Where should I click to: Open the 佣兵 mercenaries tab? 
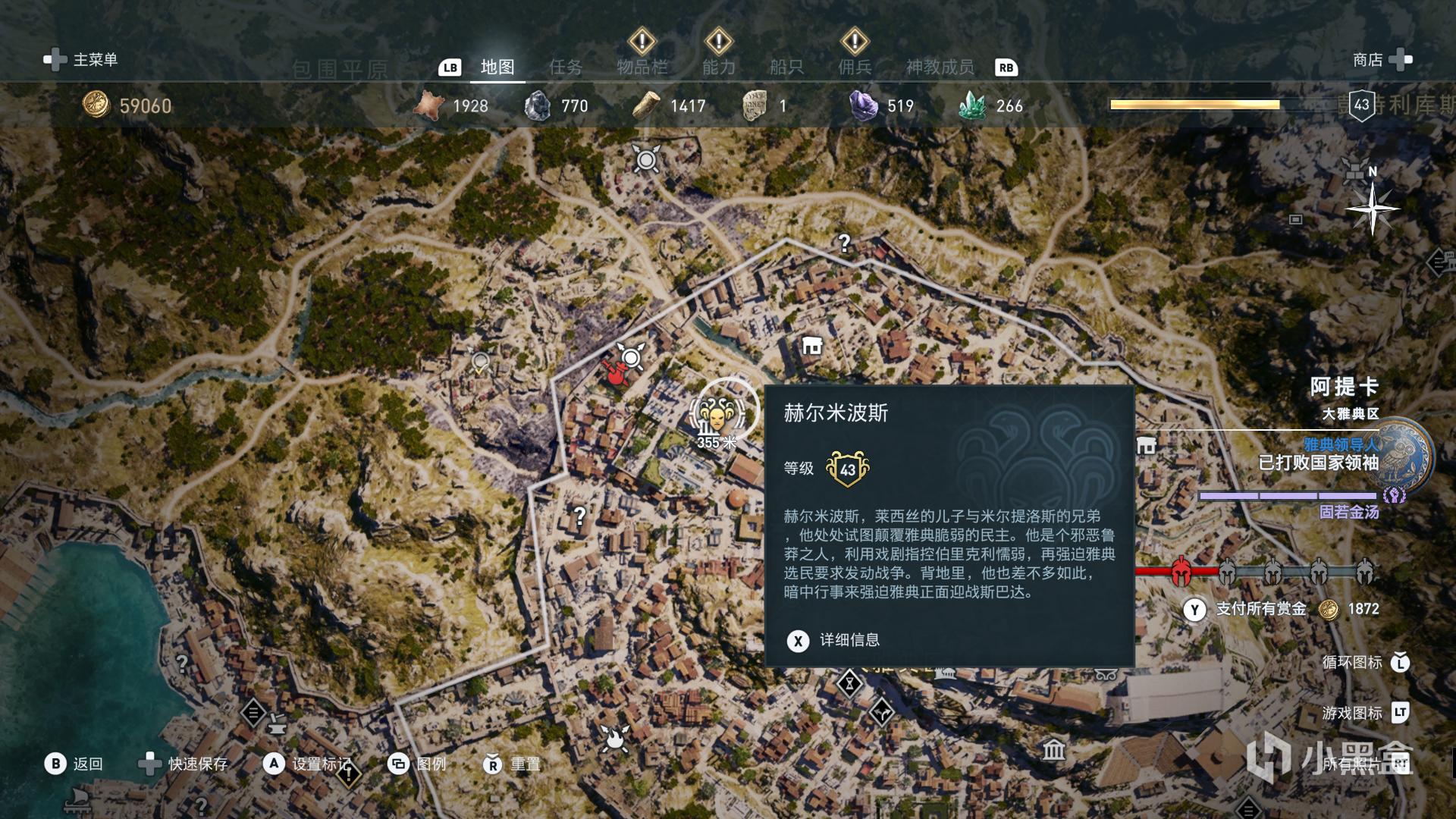pos(855,67)
